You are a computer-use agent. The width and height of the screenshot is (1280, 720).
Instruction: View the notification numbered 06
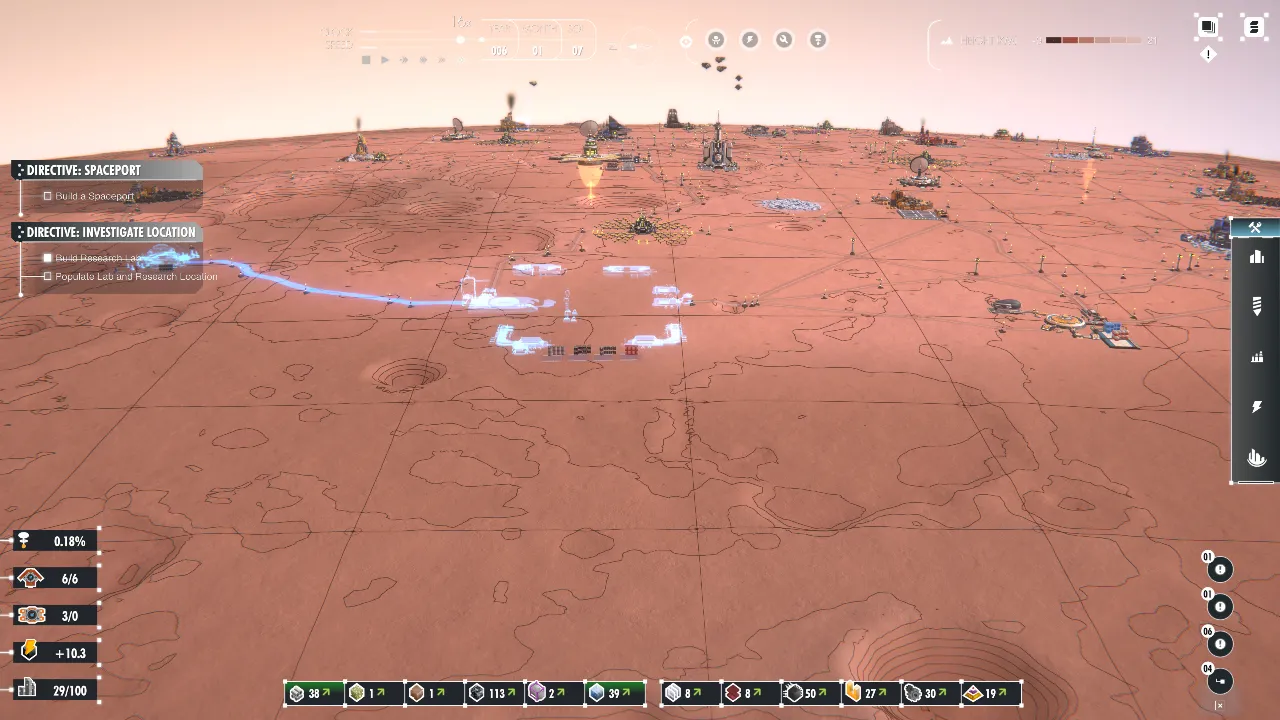point(1219,645)
